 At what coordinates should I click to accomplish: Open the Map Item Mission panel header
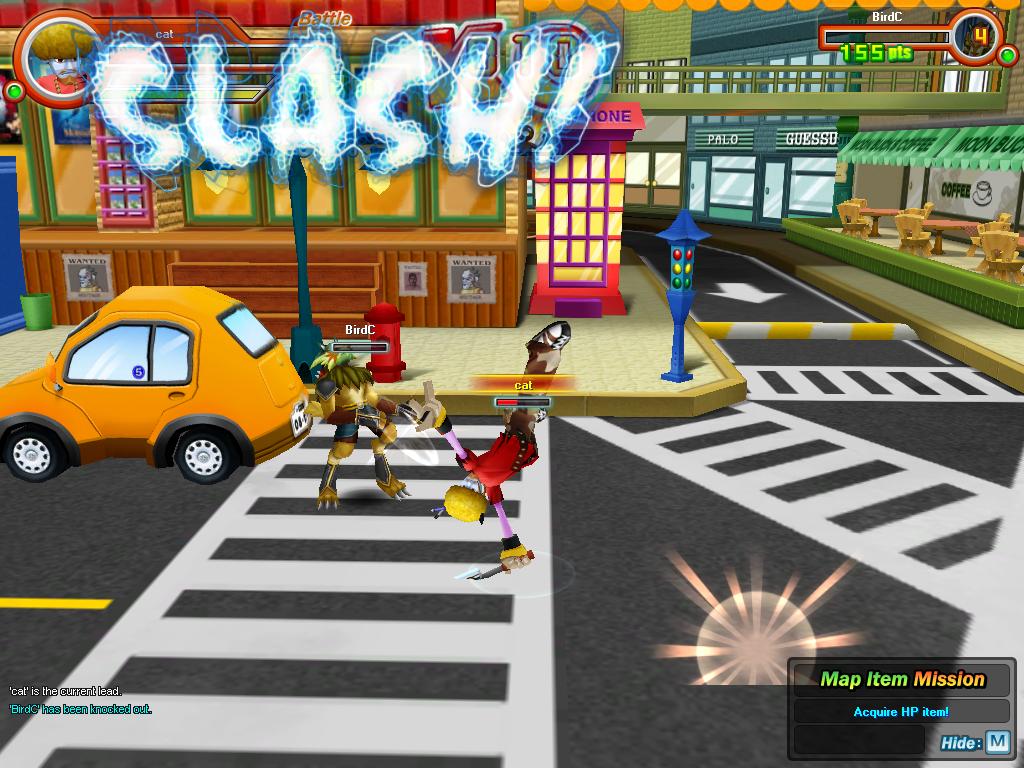point(902,680)
